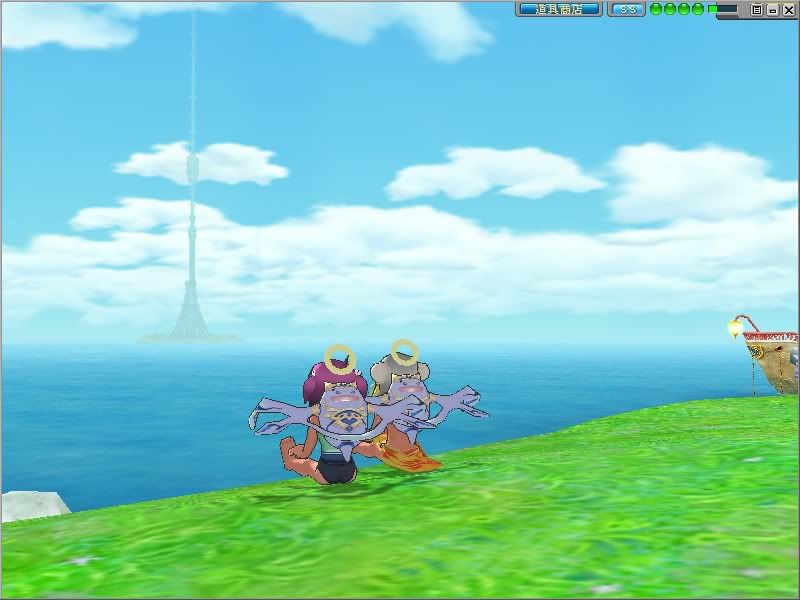Open the 道具商店 item shop
800x600 pixels.
pos(559,9)
